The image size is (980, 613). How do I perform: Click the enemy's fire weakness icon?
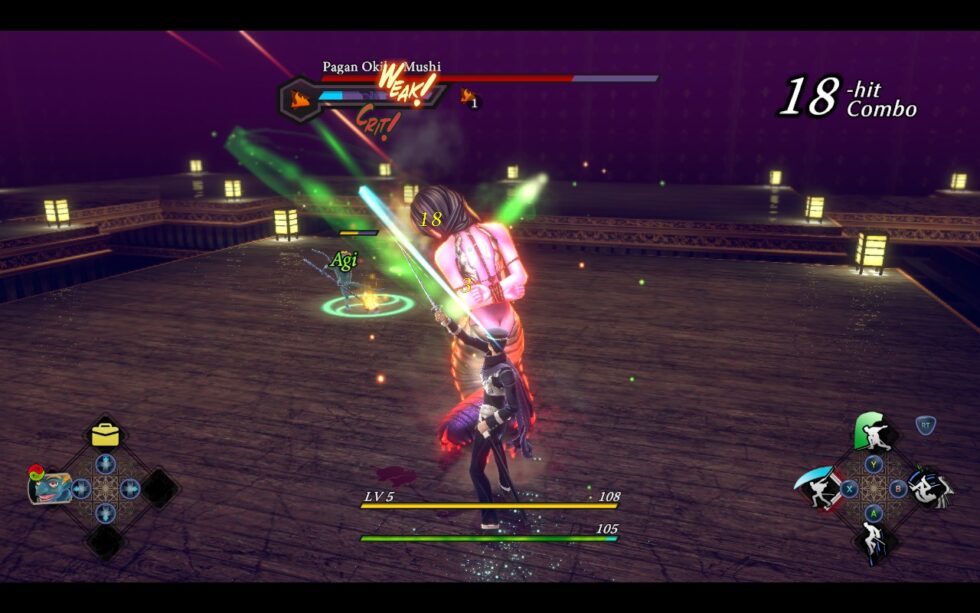coord(300,98)
